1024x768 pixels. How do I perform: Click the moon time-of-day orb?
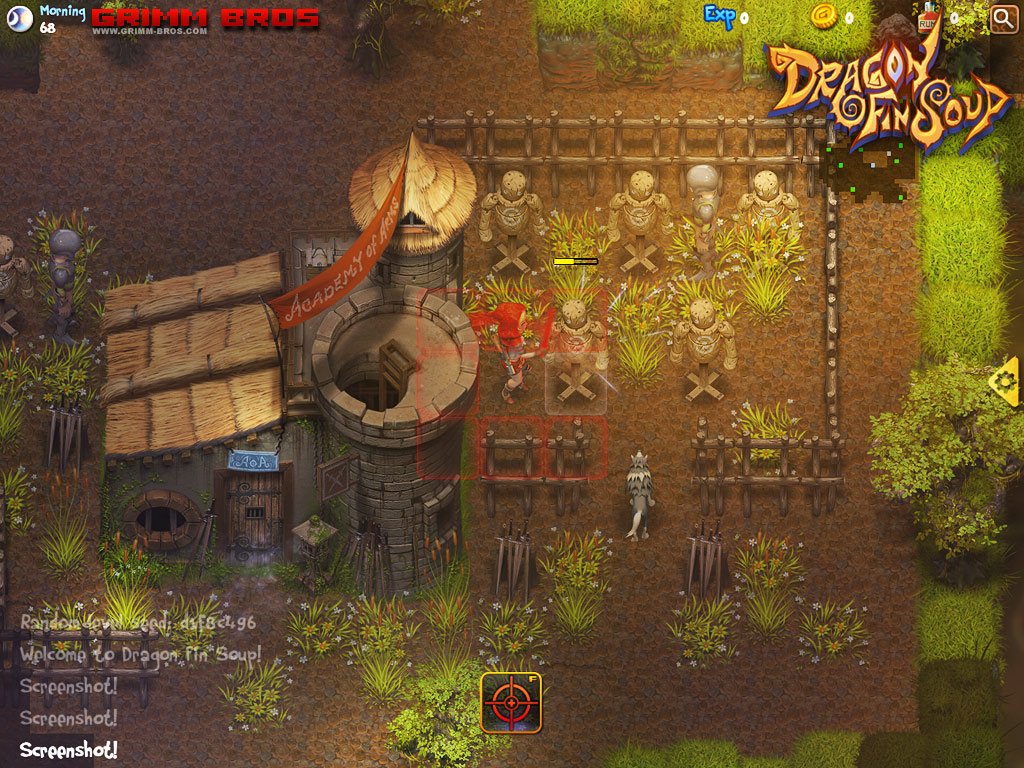point(19,18)
